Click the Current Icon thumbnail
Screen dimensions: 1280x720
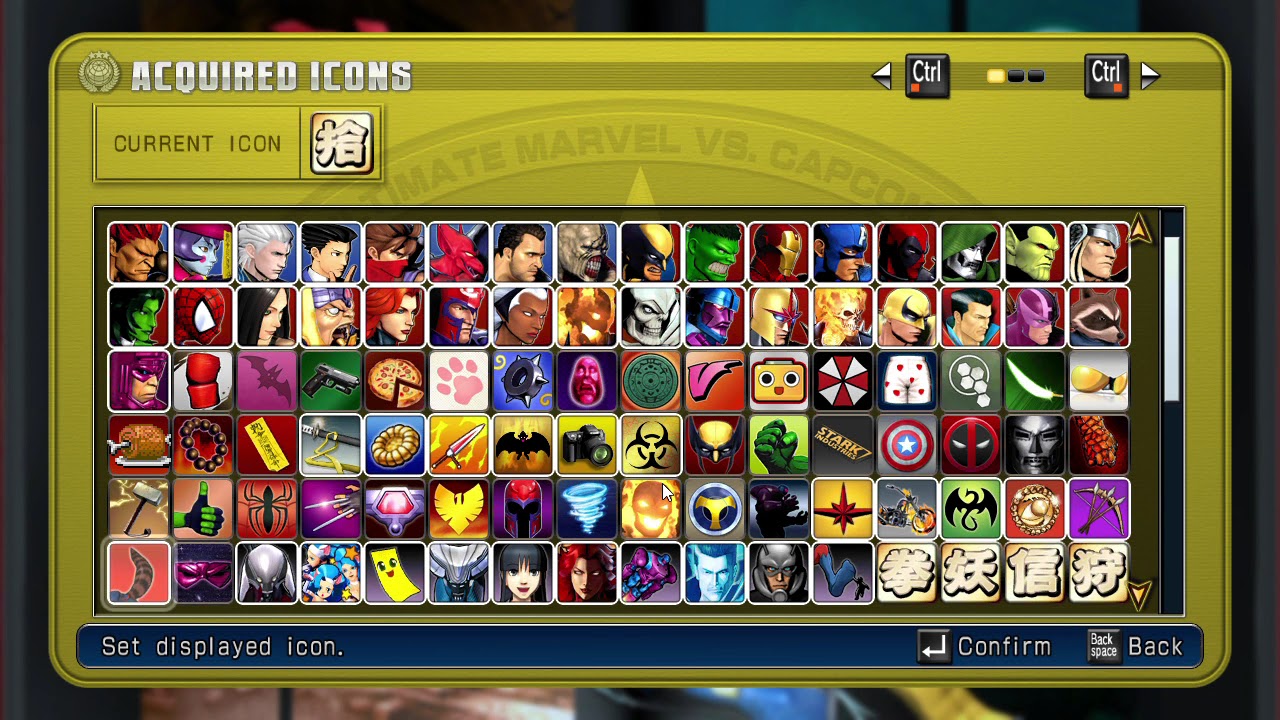340,143
